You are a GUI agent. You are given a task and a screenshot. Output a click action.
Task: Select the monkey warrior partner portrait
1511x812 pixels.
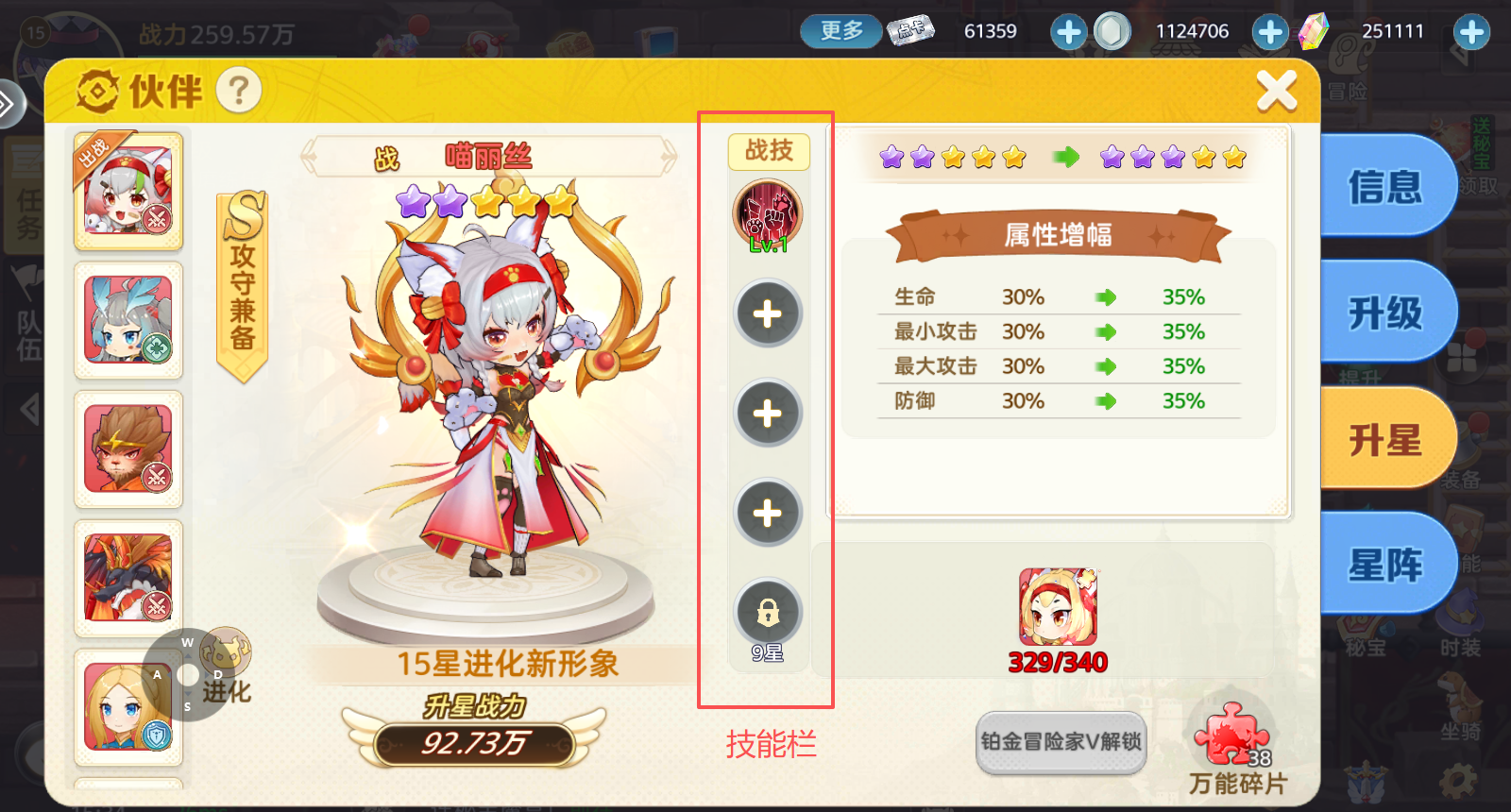127,450
